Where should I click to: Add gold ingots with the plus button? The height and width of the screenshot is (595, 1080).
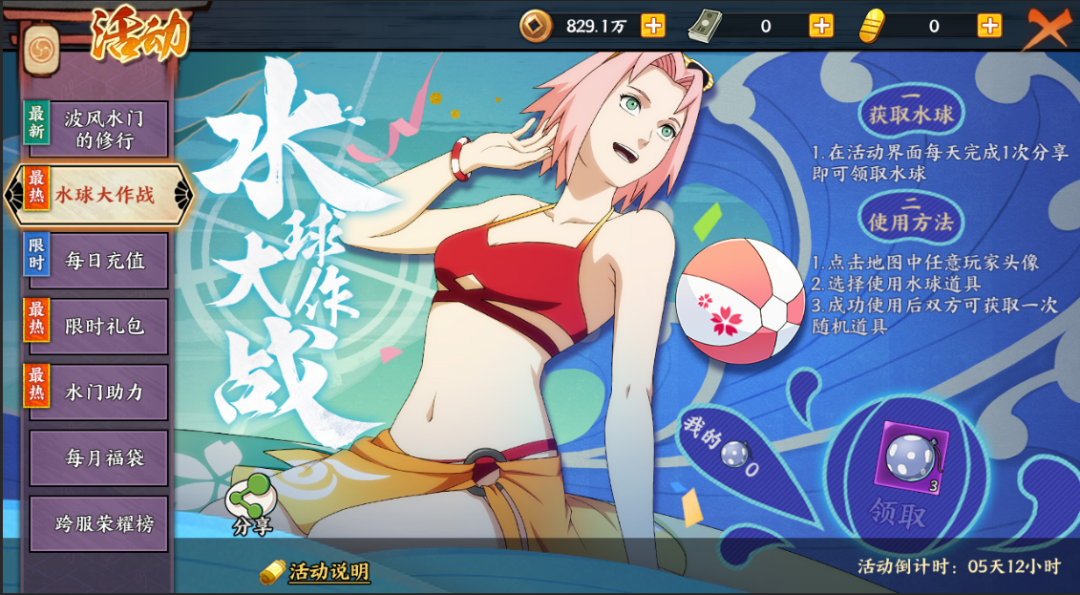(x=989, y=26)
